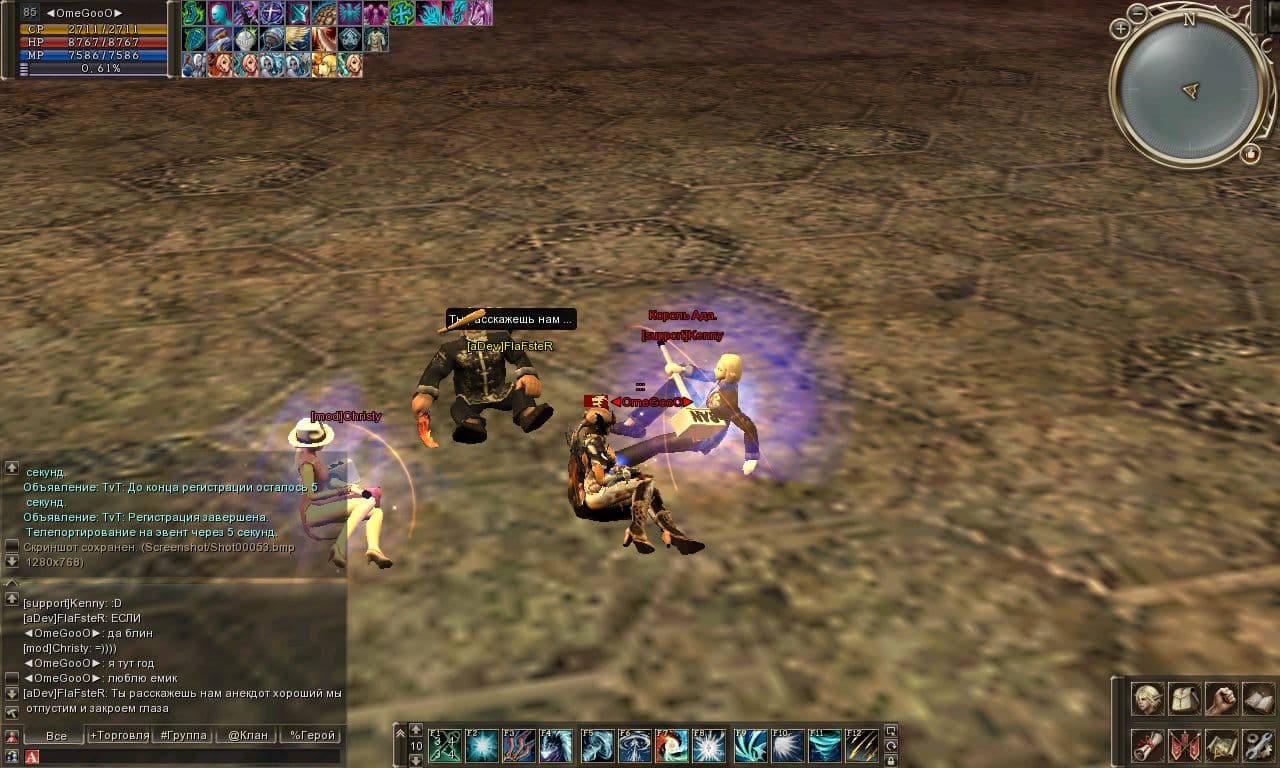Expand the system message log with its up arrow
Image resolution: width=1280 pixels, height=768 pixels.
(12, 467)
